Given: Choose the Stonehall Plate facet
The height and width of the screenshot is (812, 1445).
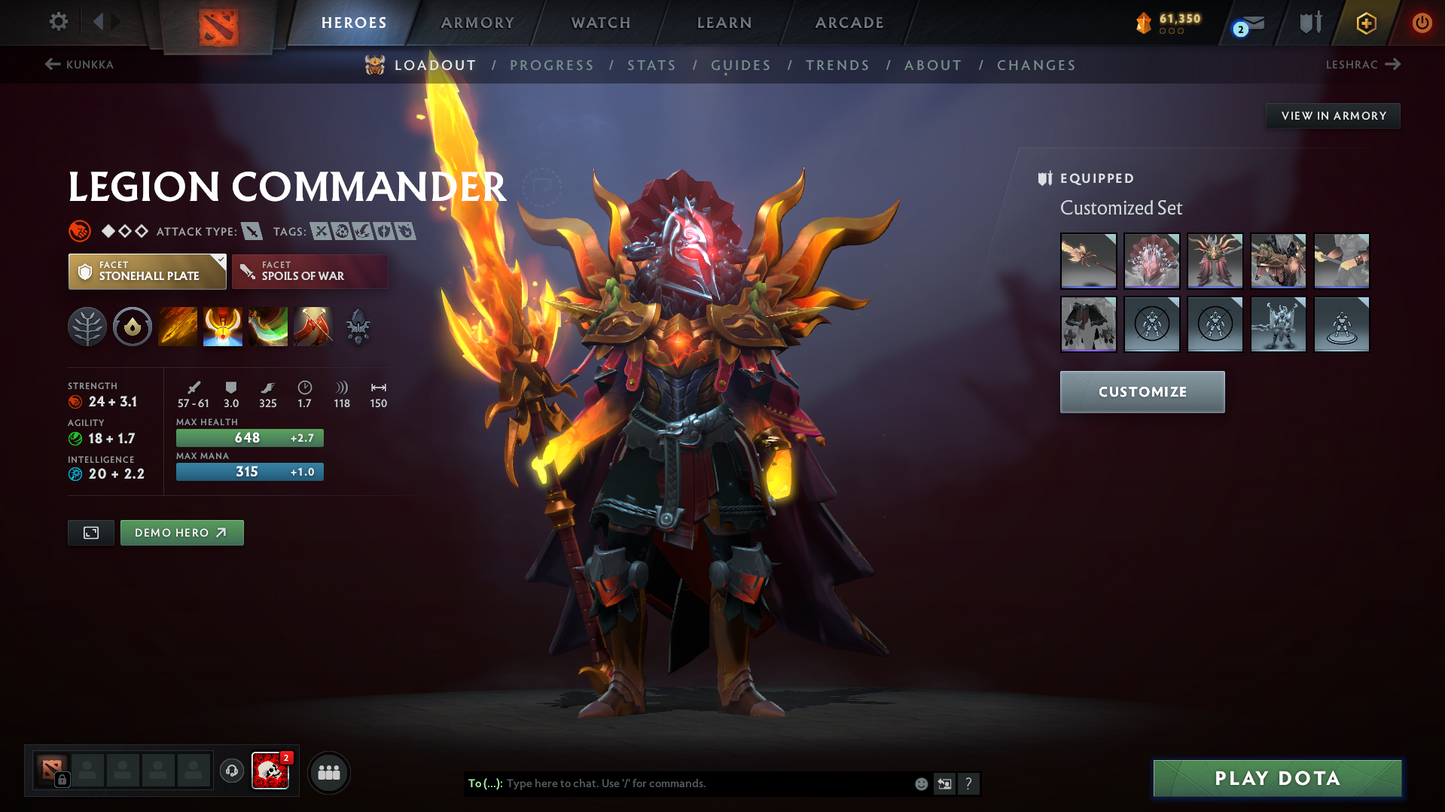Looking at the screenshot, I should (147, 272).
